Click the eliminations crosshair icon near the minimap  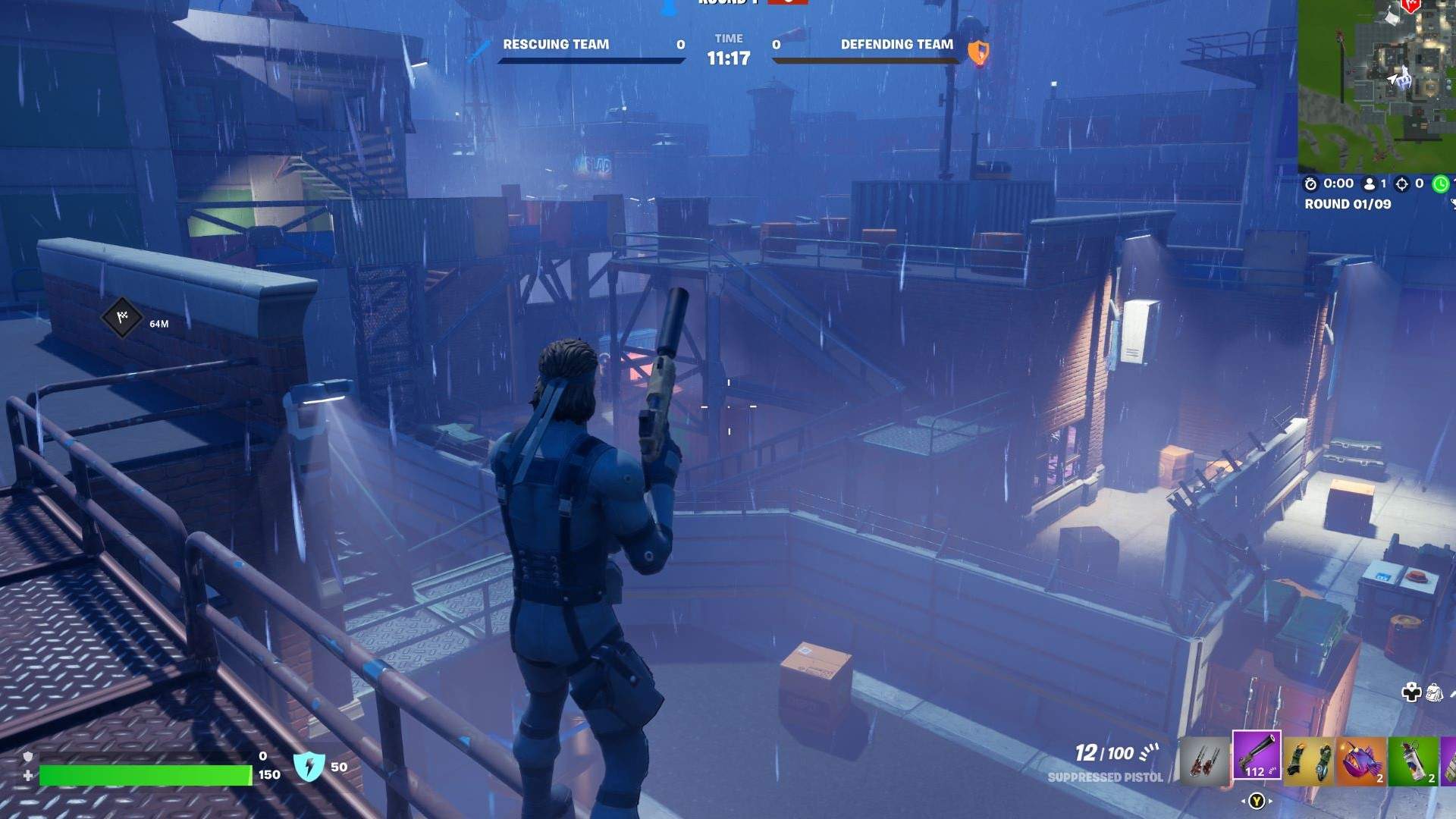point(1403,183)
